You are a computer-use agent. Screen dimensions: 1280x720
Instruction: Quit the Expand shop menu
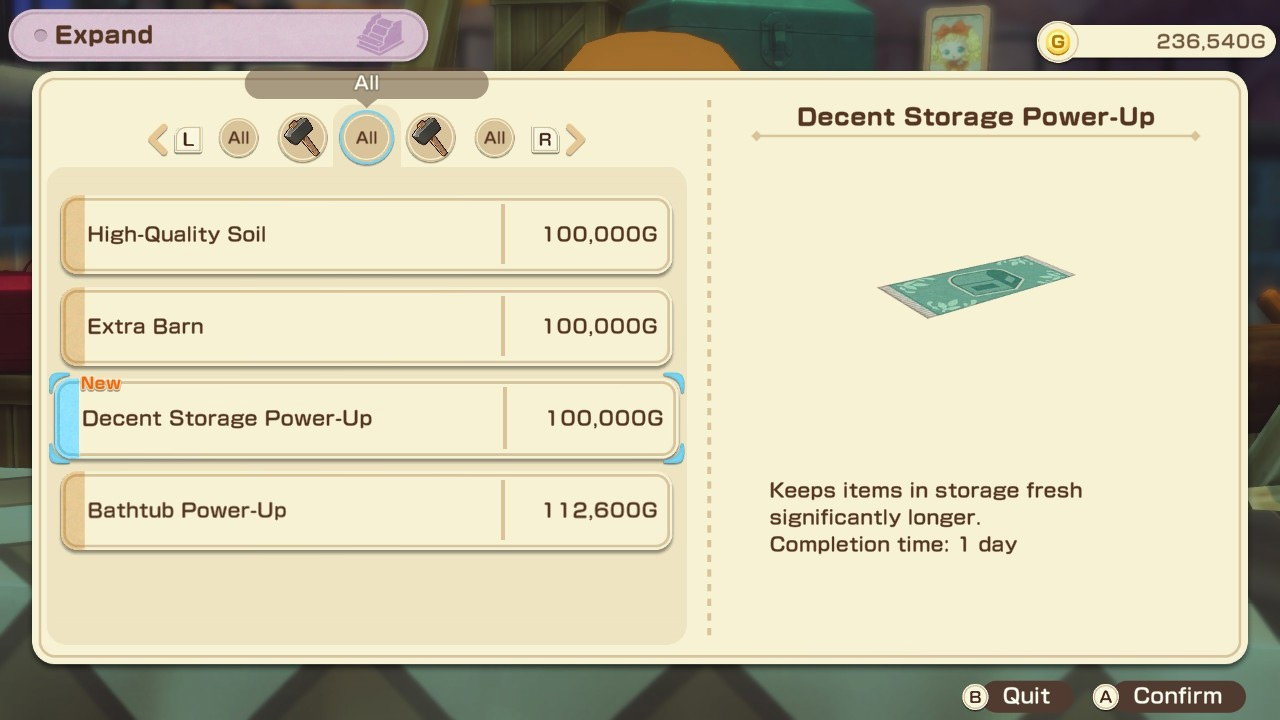pos(1012,697)
